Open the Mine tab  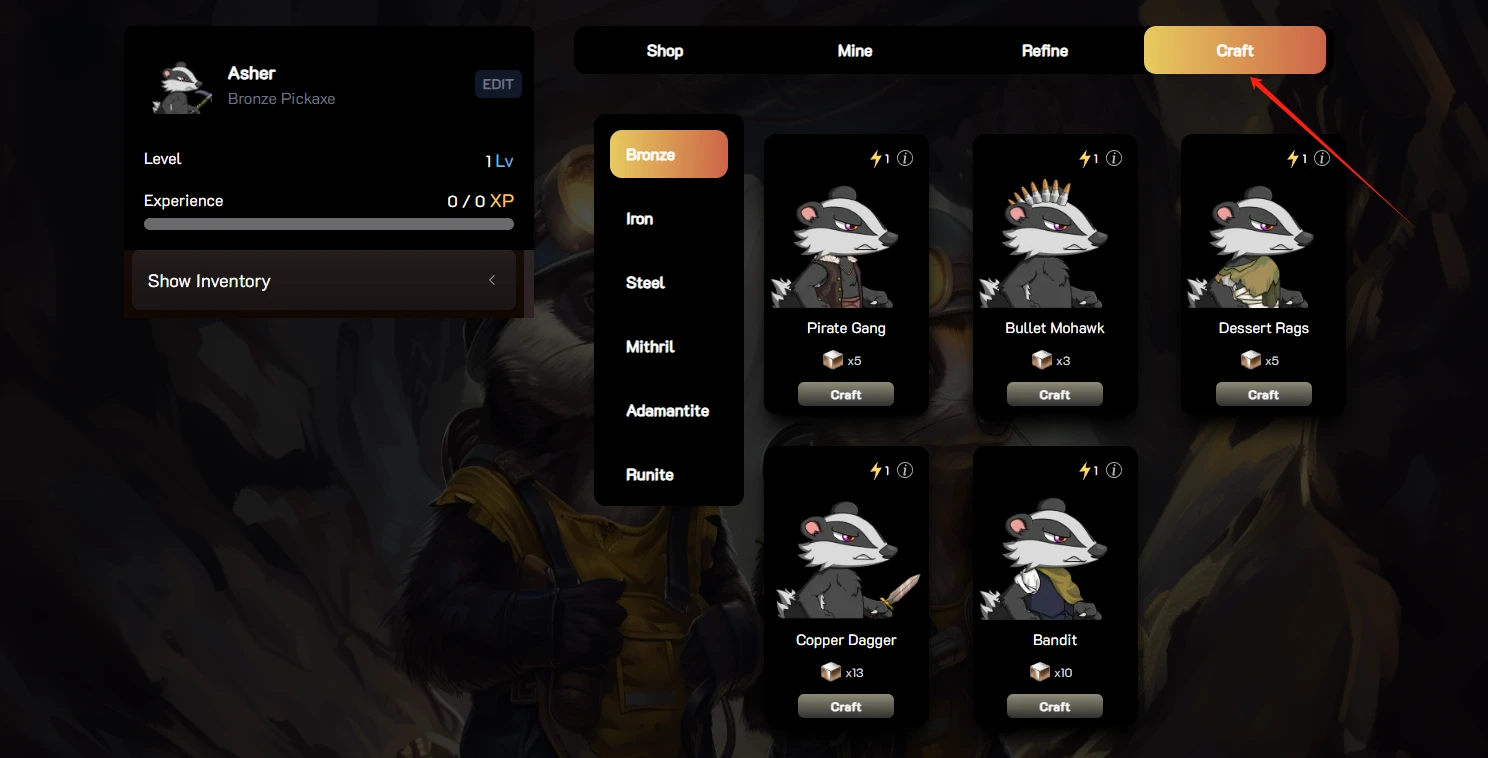(855, 51)
